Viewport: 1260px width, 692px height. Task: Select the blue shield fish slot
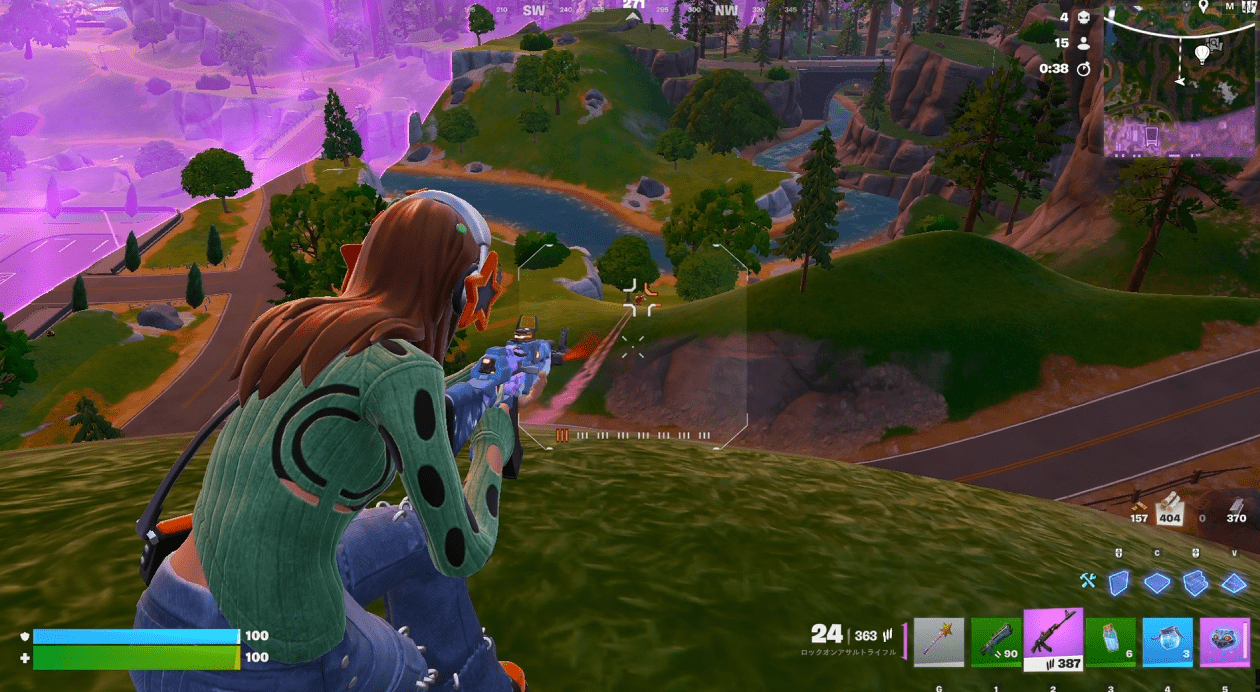coord(1168,641)
